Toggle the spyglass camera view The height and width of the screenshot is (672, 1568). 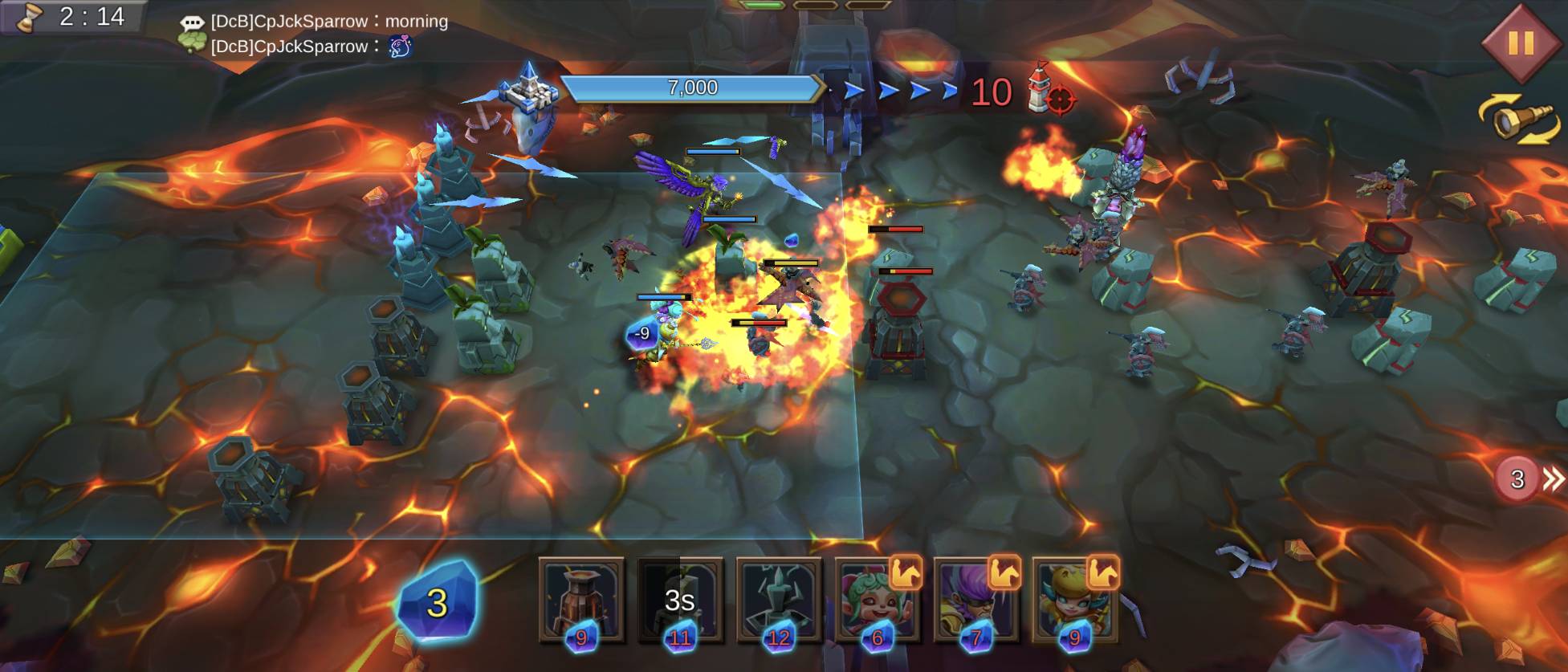pos(1520,120)
